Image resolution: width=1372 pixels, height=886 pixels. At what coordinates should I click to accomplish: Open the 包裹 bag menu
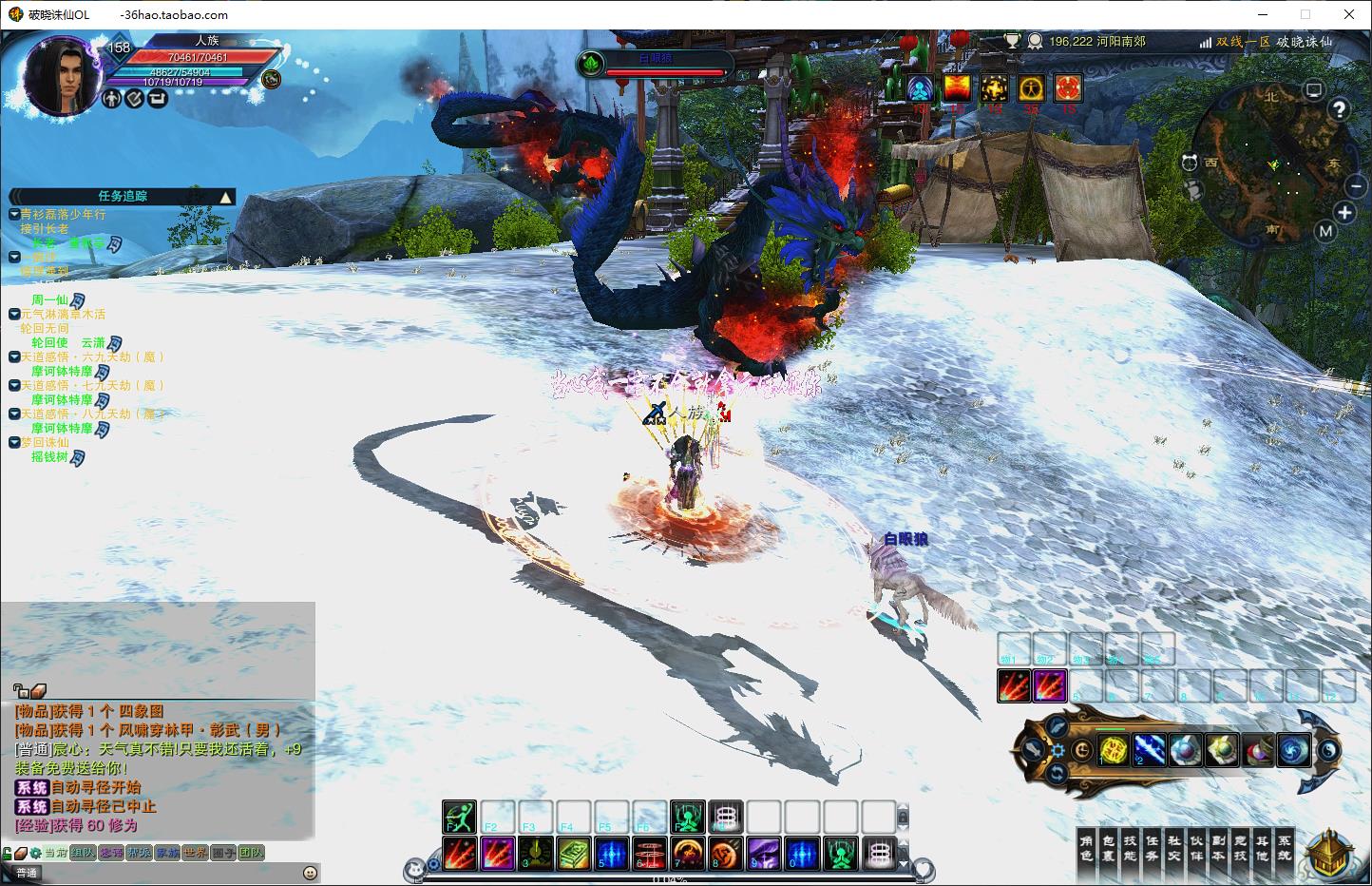point(1108,848)
